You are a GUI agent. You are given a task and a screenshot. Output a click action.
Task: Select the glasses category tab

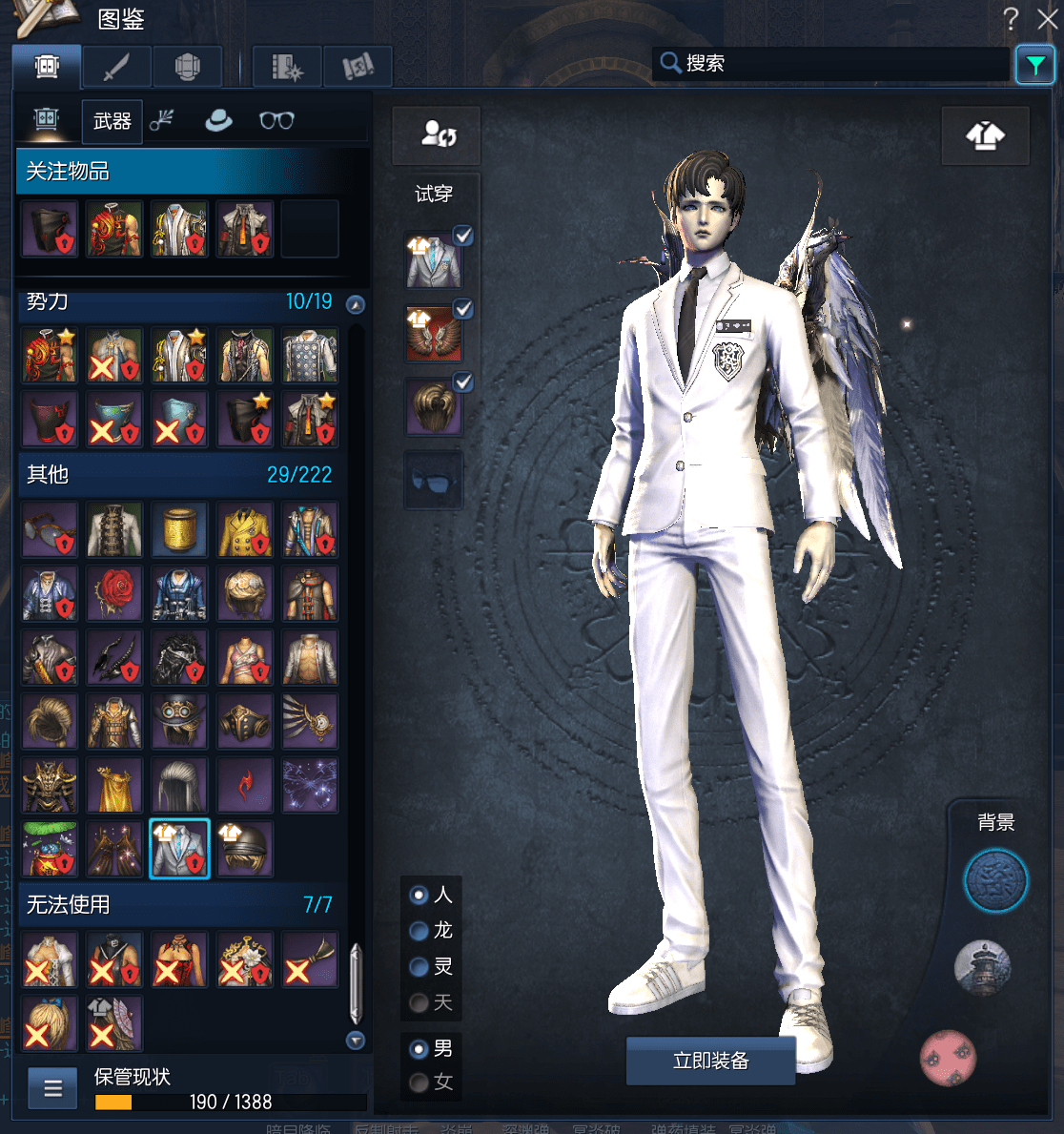pyautogui.click(x=276, y=120)
